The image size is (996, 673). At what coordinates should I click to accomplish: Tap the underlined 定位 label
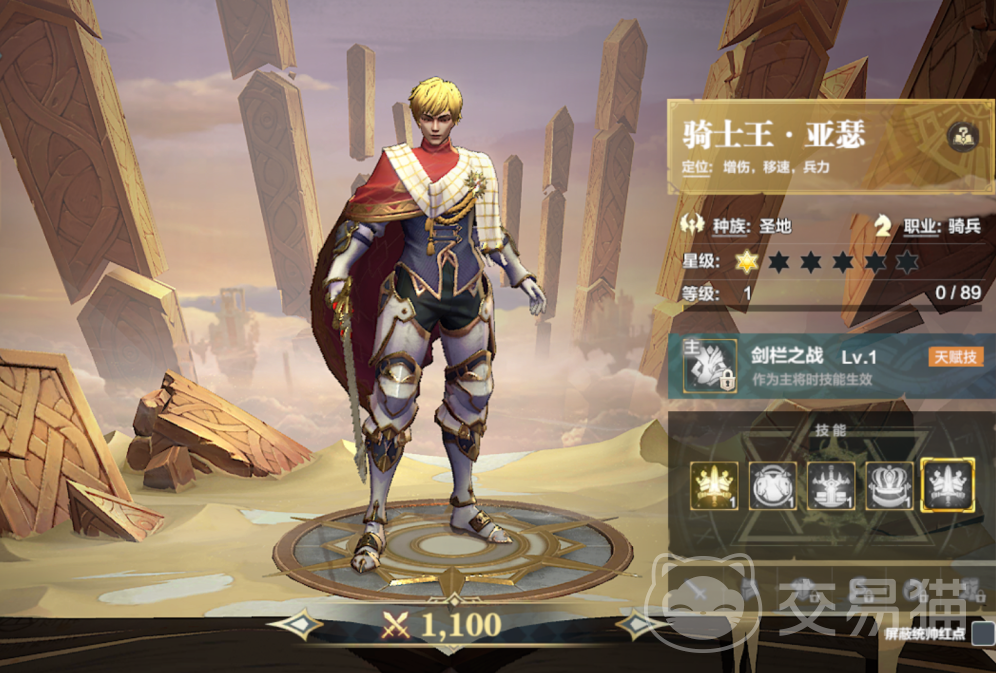[x=696, y=169]
